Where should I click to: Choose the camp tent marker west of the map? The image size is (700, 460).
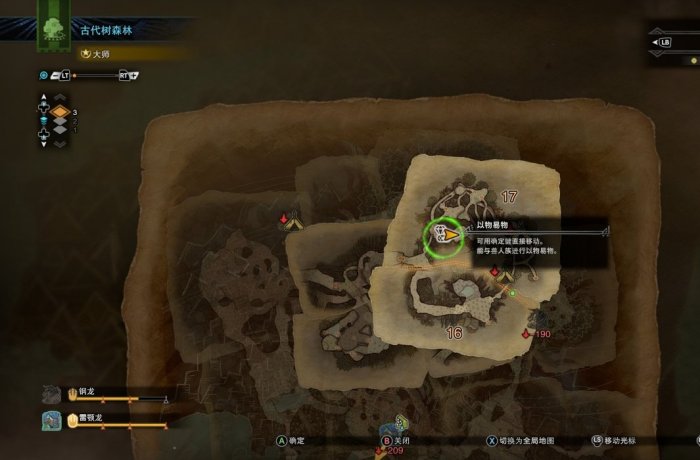(x=293, y=223)
